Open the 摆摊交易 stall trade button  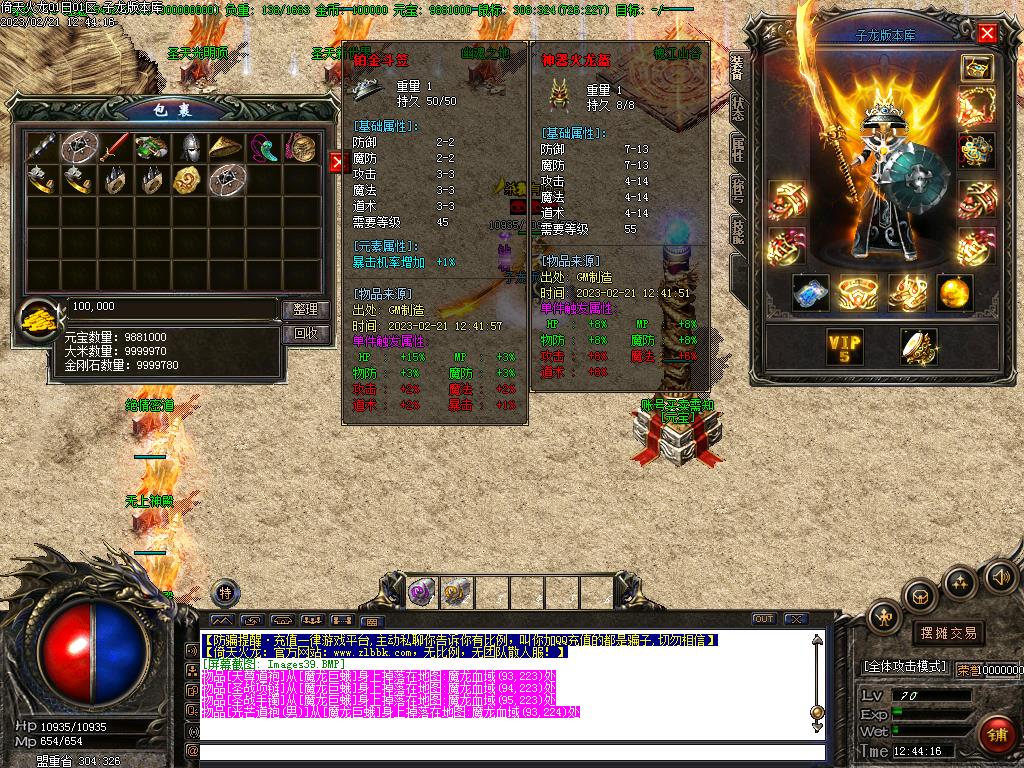point(947,633)
